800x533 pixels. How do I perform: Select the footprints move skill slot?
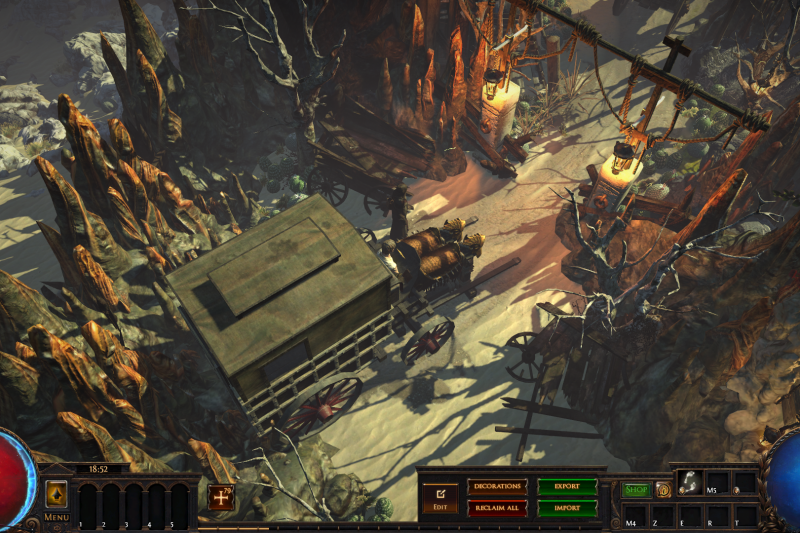(688, 483)
